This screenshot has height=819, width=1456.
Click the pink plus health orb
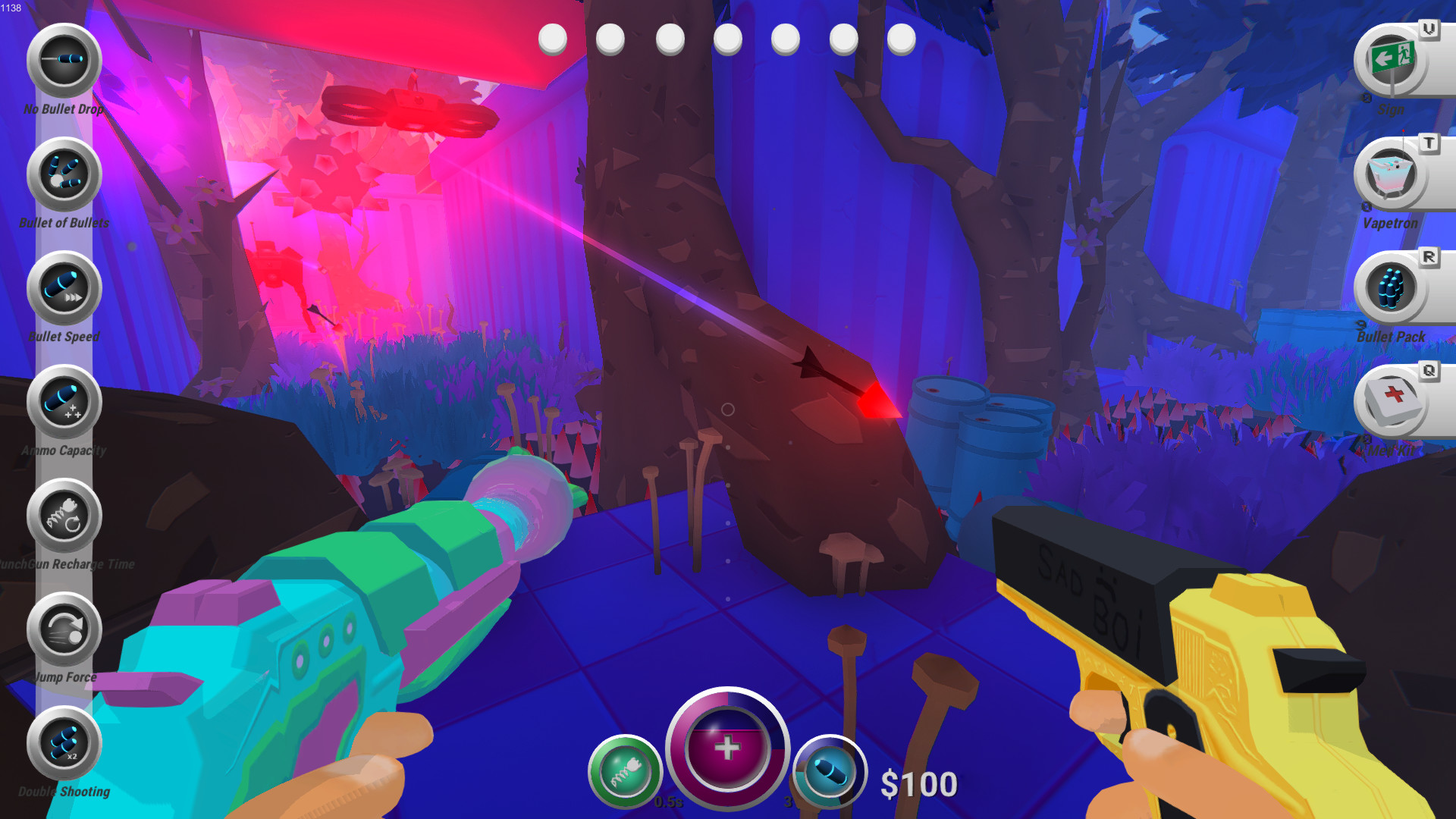(727, 748)
